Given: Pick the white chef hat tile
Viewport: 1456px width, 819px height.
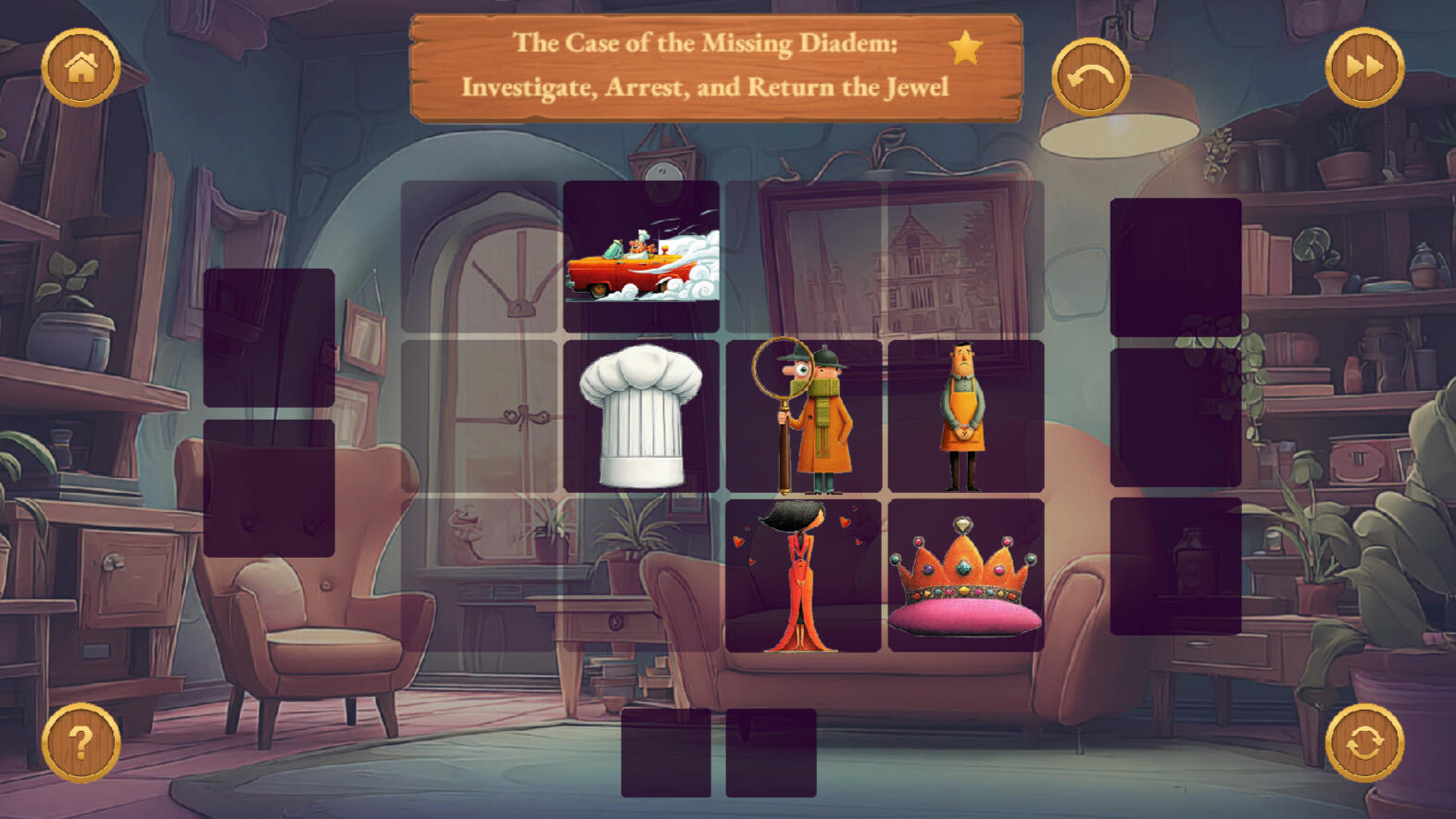Looking at the screenshot, I should (x=641, y=416).
